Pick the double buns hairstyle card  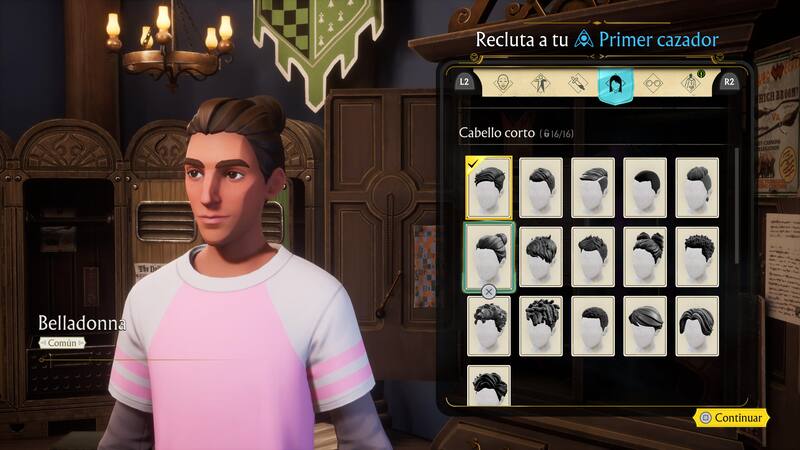pos(645,256)
